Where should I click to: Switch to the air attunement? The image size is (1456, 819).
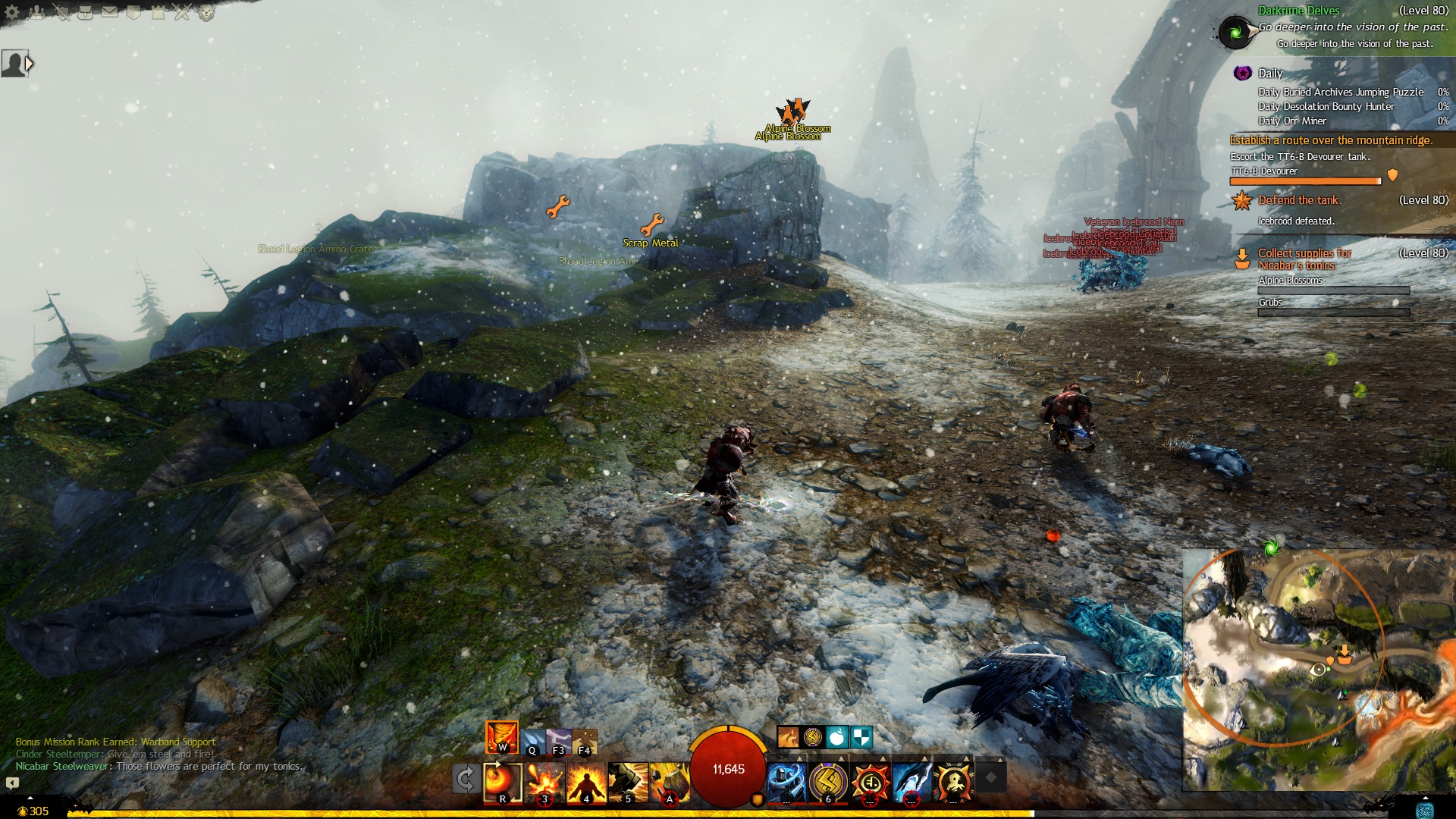(559, 741)
